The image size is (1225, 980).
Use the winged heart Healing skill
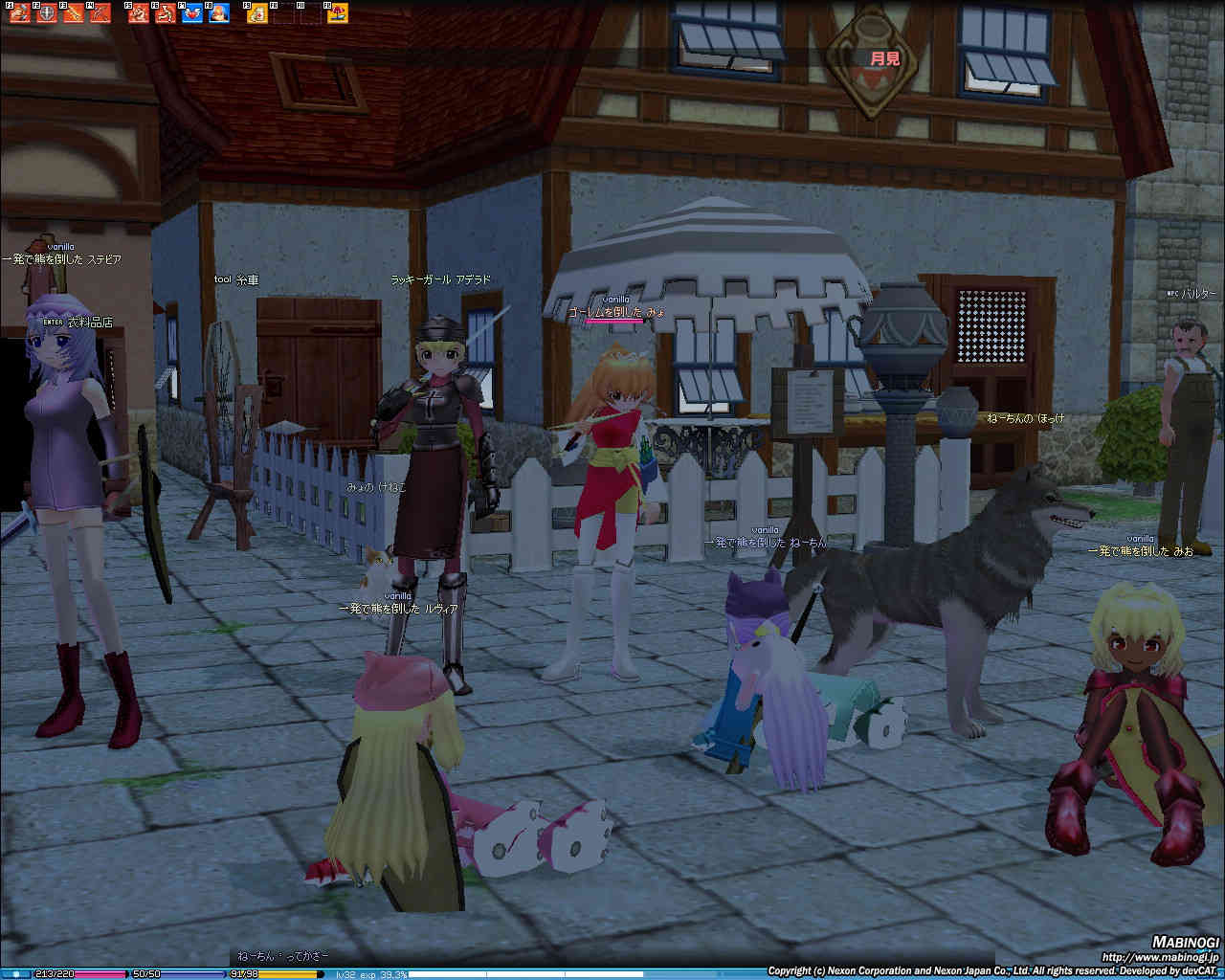click(192, 13)
